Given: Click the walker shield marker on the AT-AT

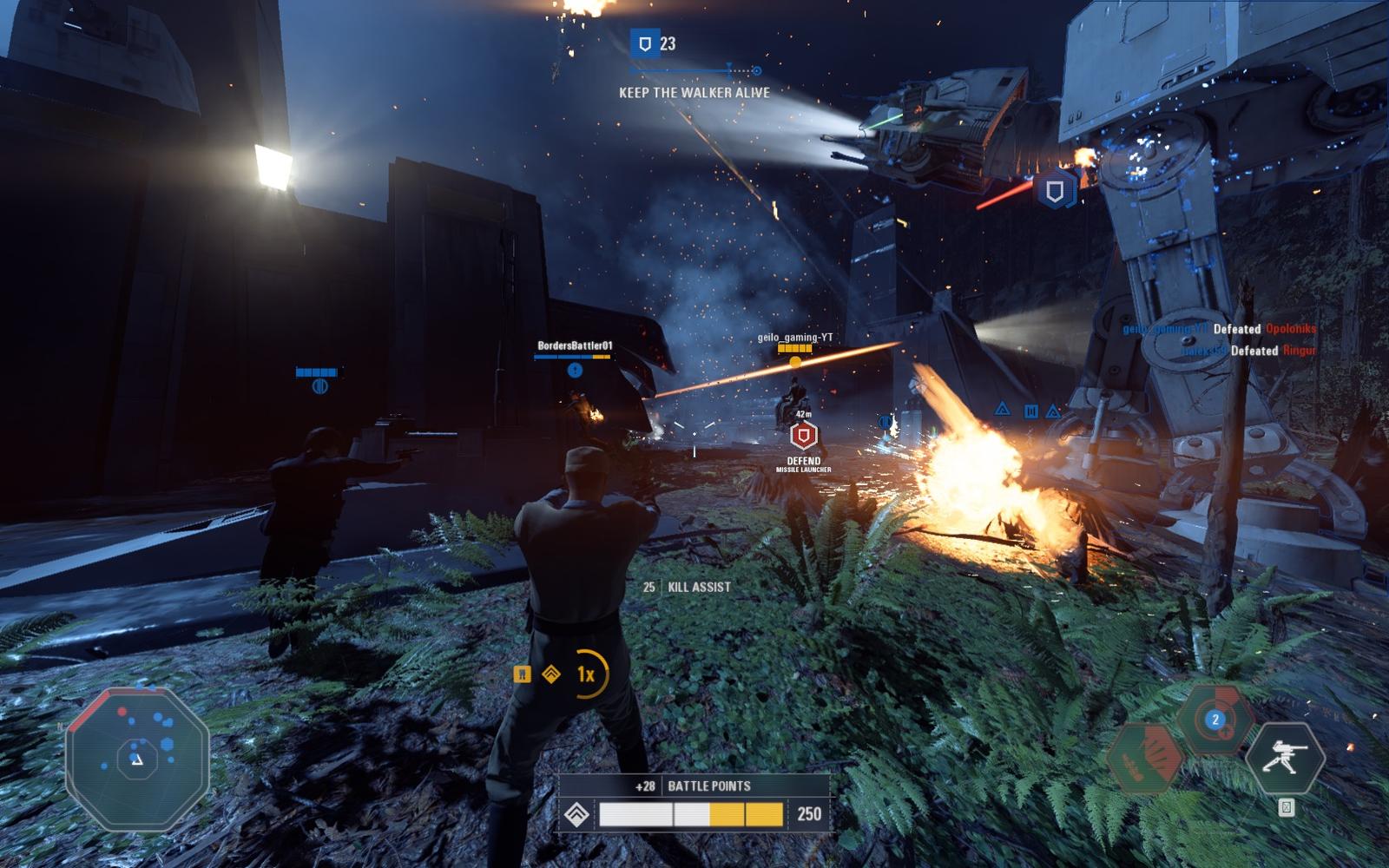Looking at the screenshot, I should 1055,191.
